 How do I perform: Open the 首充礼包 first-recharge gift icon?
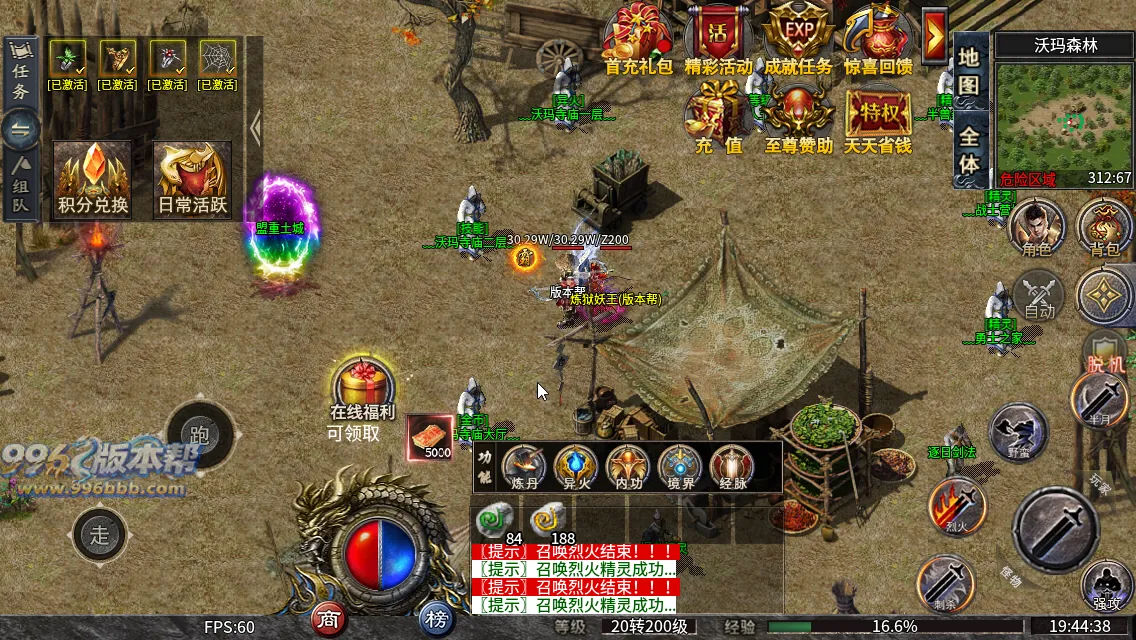tap(639, 38)
